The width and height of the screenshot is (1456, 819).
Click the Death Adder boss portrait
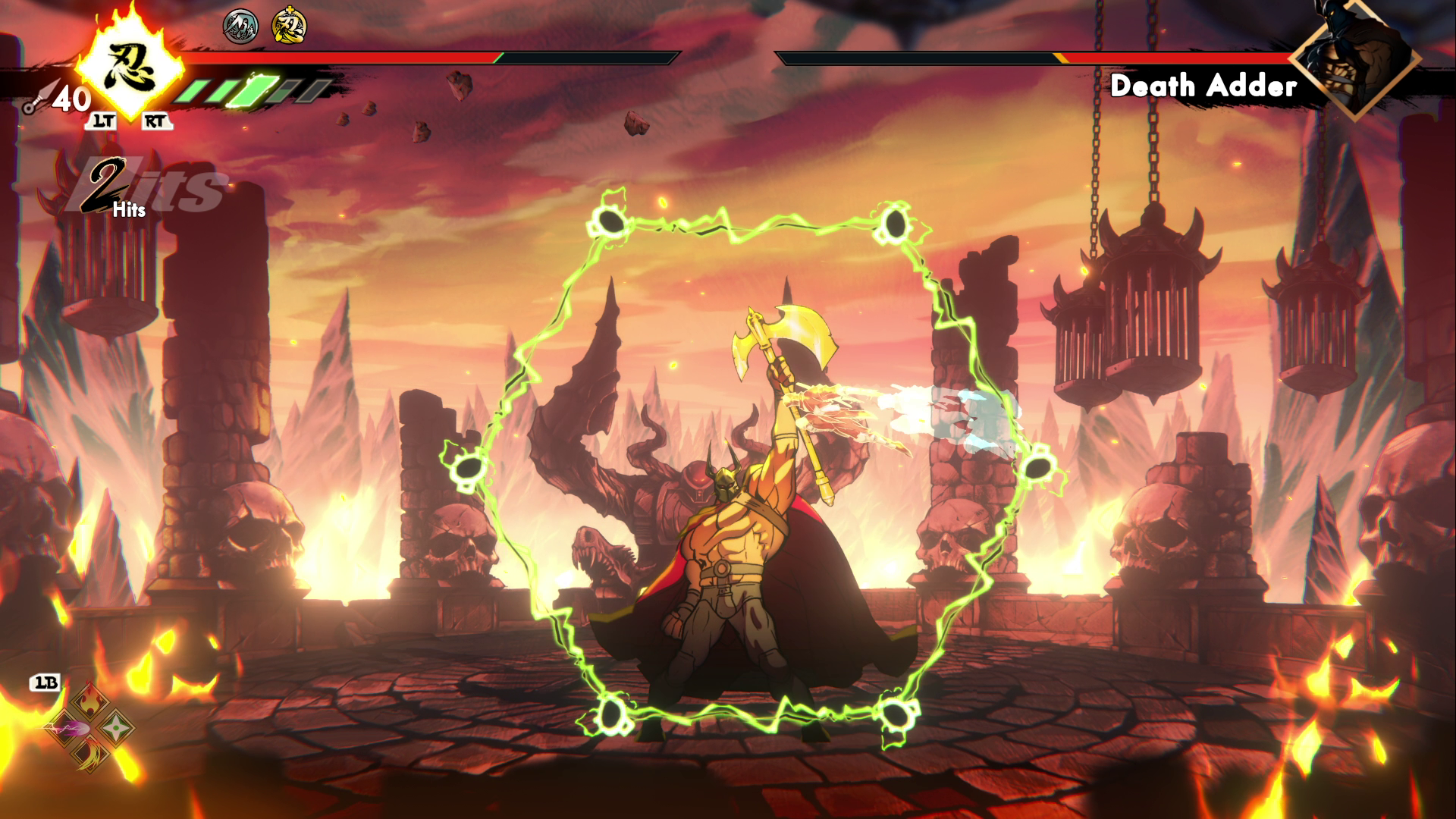click(1354, 59)
